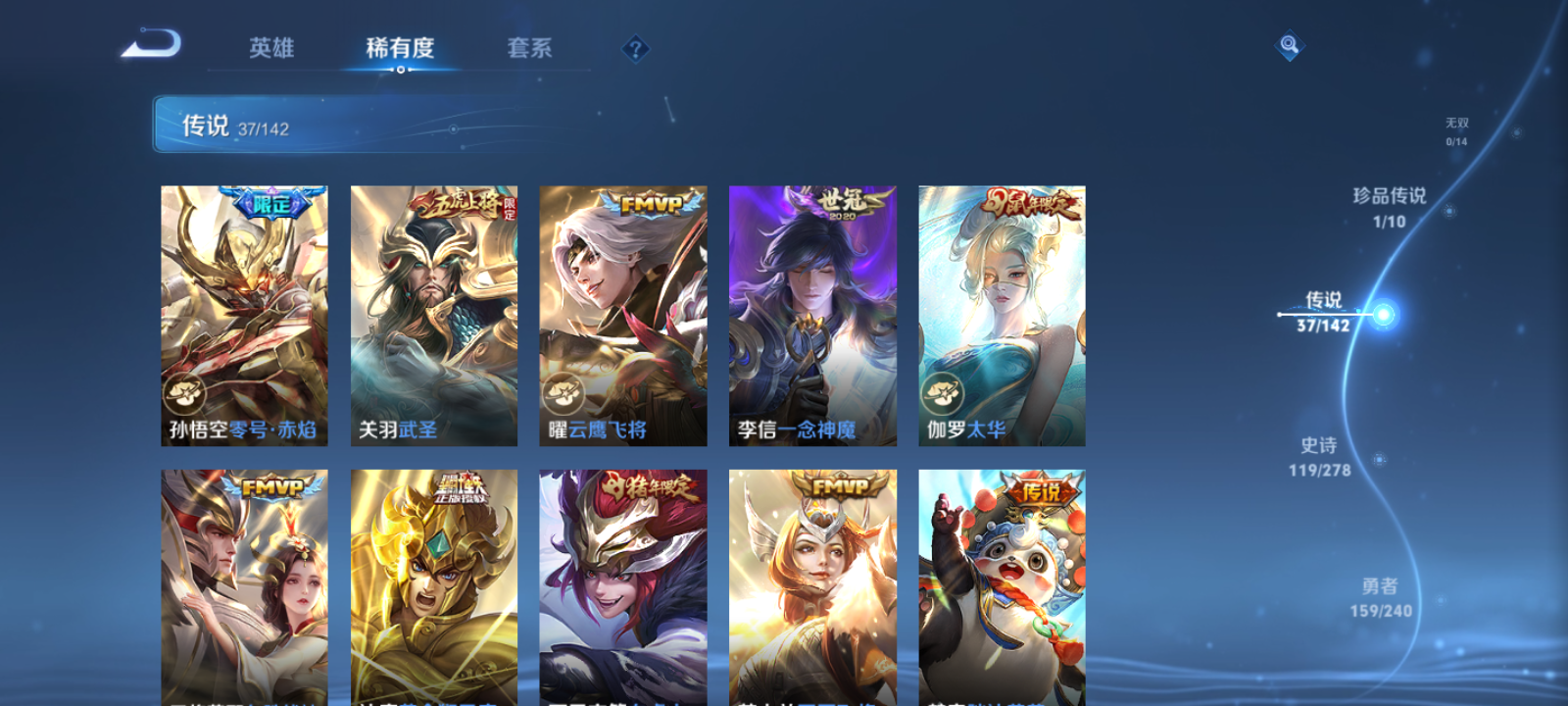1568x706 pixels.
Task: Open Li Xin's 一念神魔 skin card
Action: 810,314
